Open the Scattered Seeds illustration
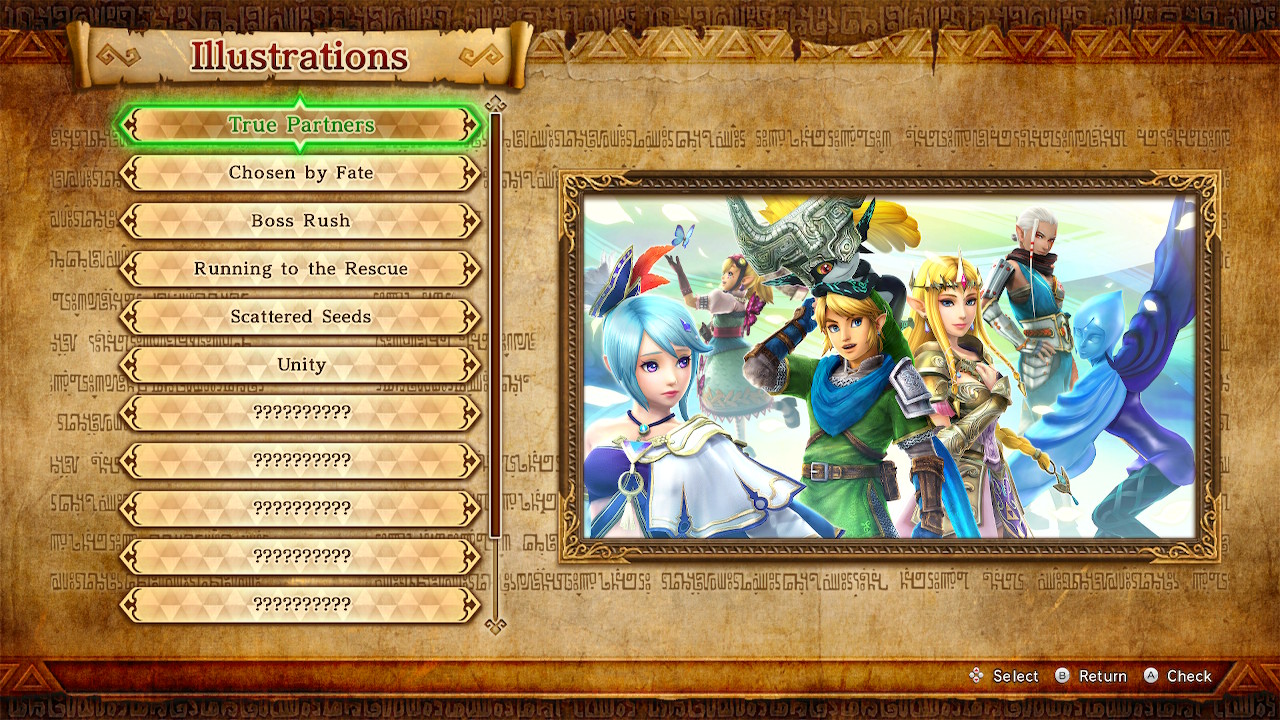The width and height of the screenshot is (1280, 720). 300,317
